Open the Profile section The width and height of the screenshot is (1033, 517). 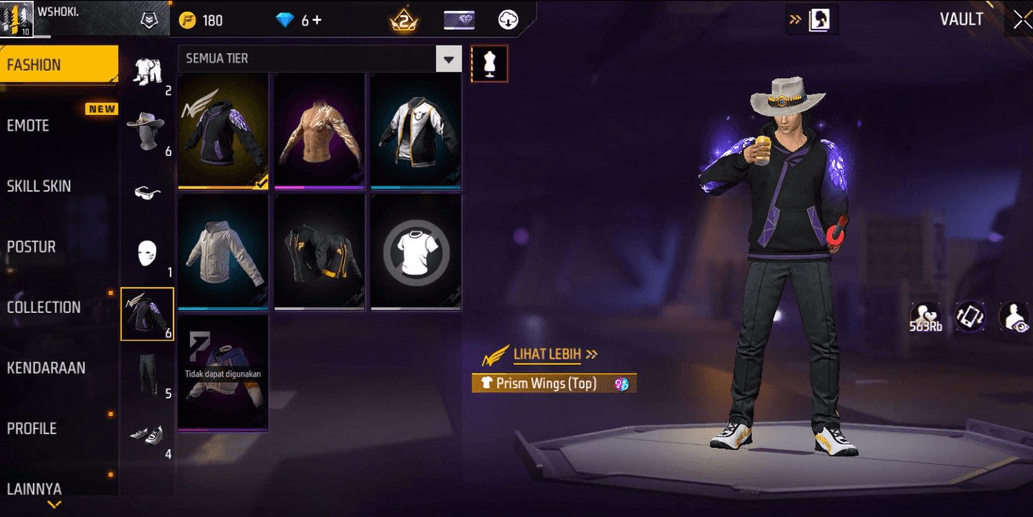coord(32,428)
